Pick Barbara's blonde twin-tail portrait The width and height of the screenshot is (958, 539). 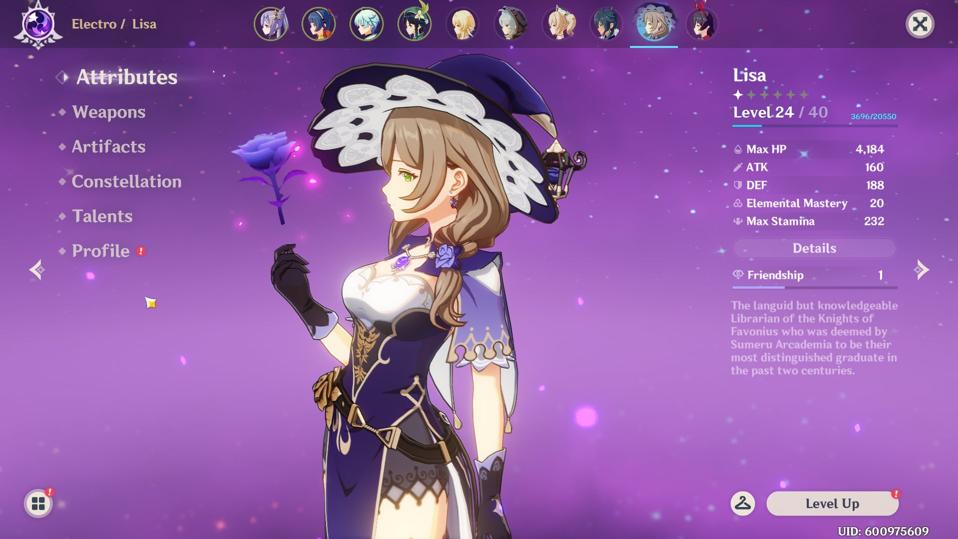coord(559,24)
